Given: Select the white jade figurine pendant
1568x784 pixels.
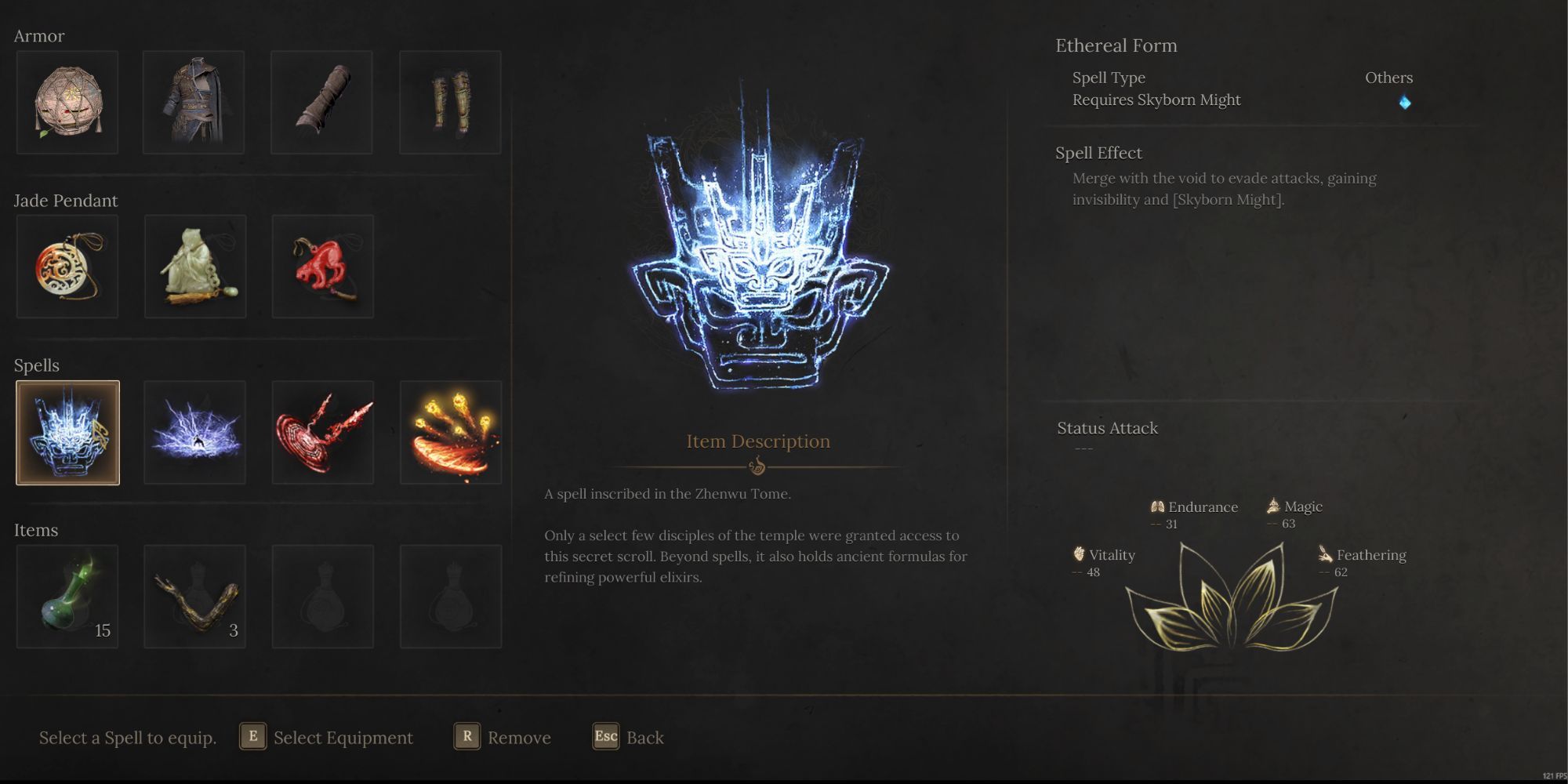Looking at the screenshot, I should 194,267.
